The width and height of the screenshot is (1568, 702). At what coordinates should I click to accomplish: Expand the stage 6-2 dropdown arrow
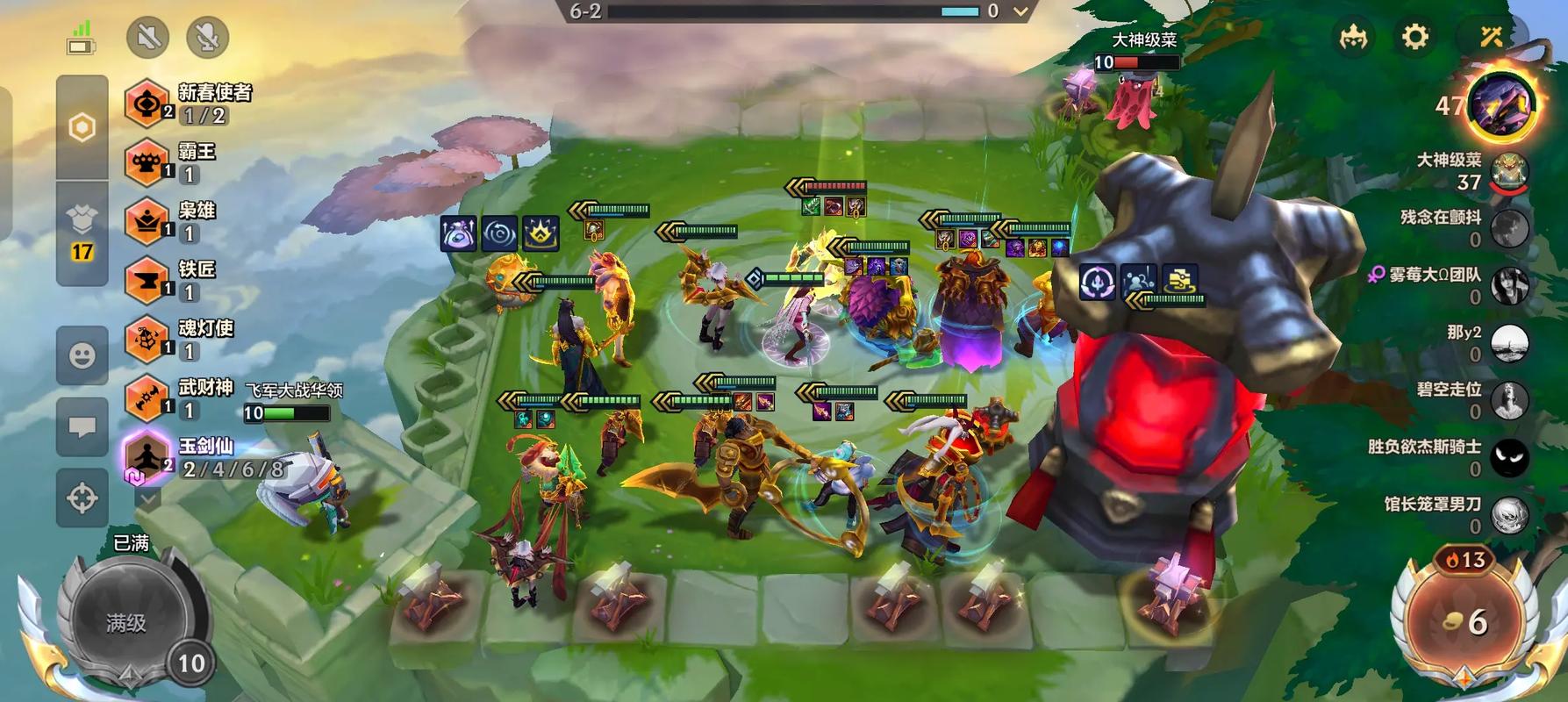click(x=1020, y=12)
